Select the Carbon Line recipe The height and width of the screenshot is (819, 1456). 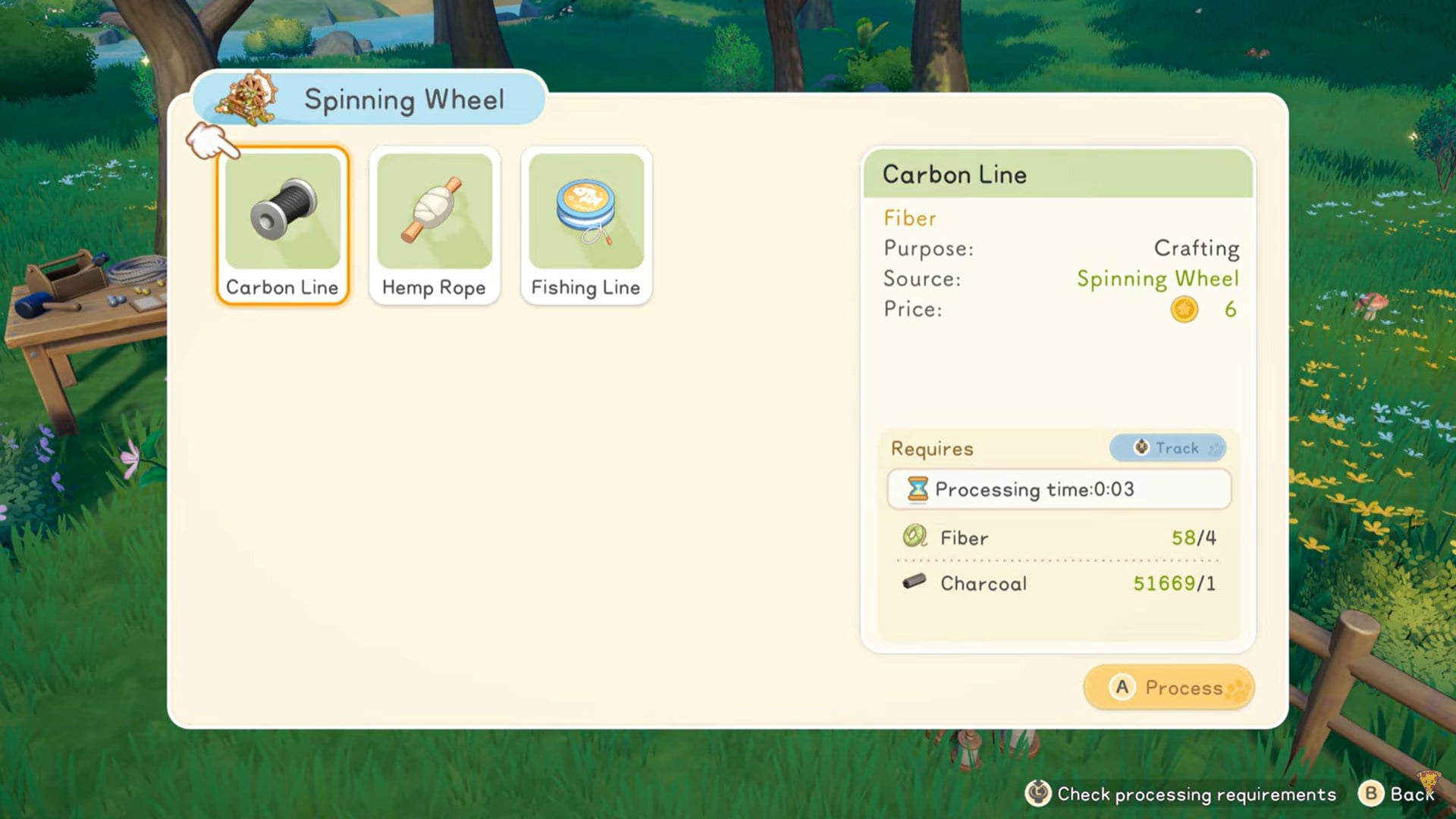pyautogui.click(x=283, y=226)
